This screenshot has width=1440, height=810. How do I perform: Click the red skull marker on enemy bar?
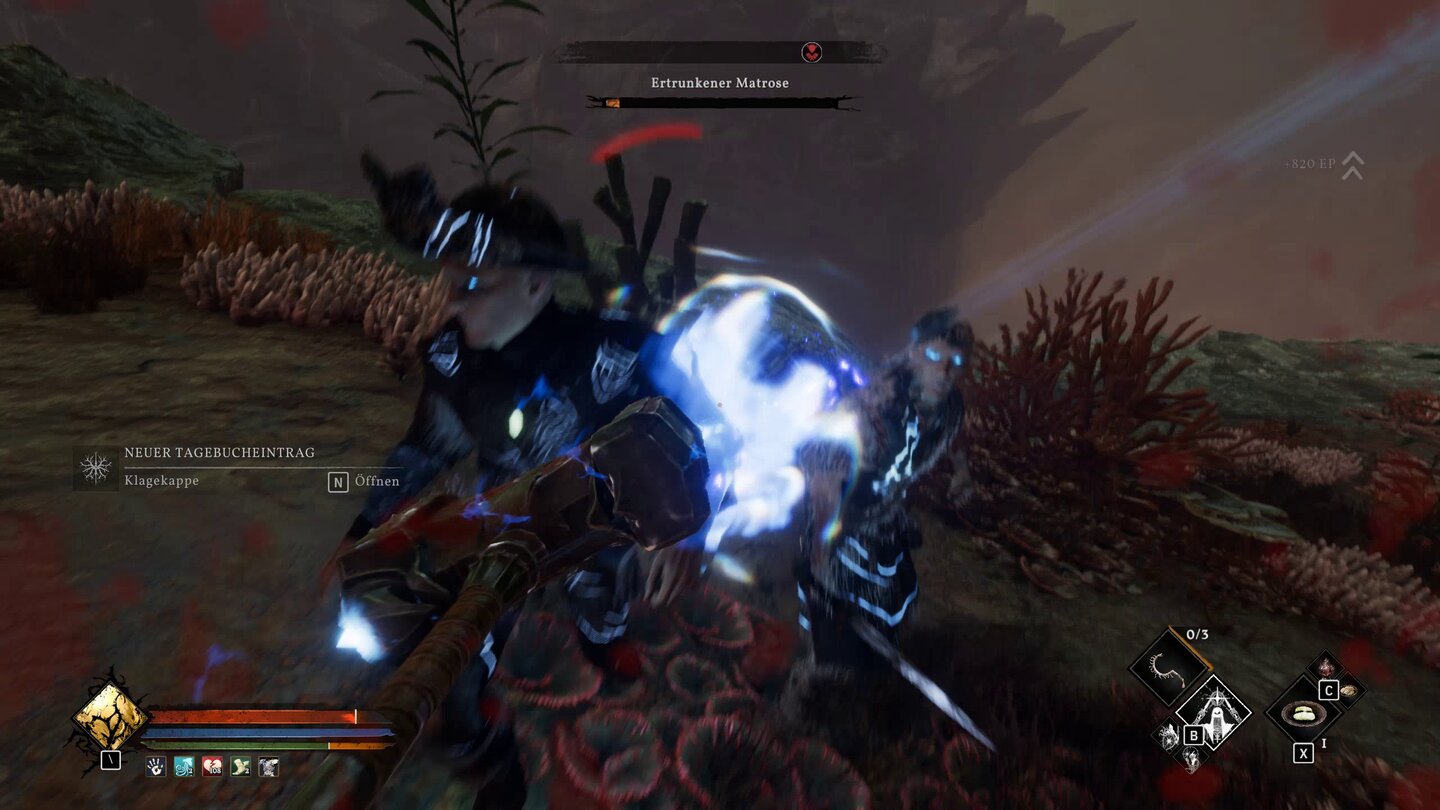tap(812, 53)
